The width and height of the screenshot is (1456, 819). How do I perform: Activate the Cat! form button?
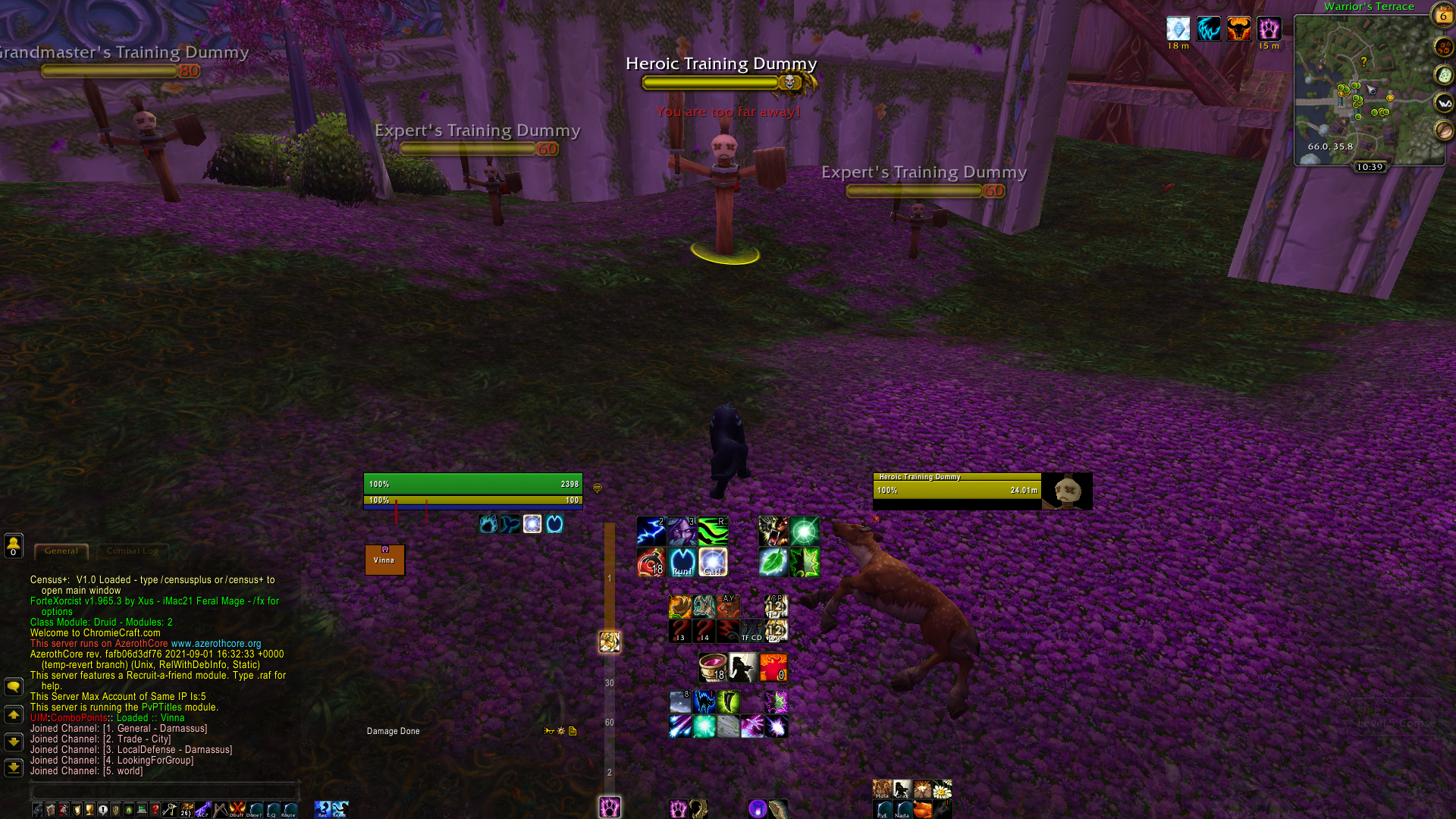coord(713,563)
